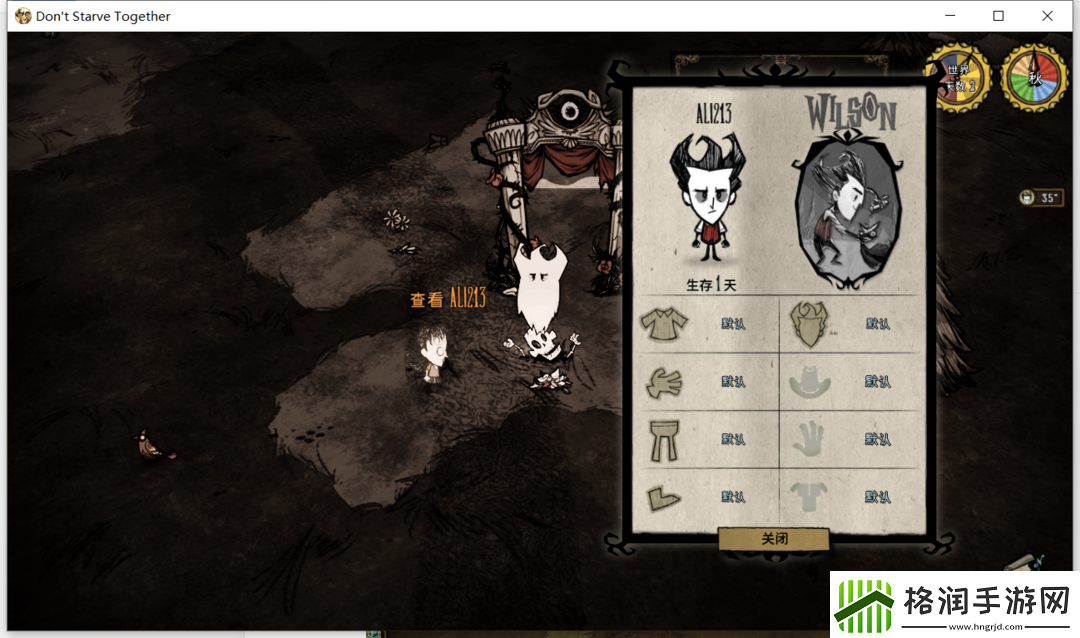Select the greyed-out open hand slot
This screenshot has width=1080, height=638.
coord(810,439)
